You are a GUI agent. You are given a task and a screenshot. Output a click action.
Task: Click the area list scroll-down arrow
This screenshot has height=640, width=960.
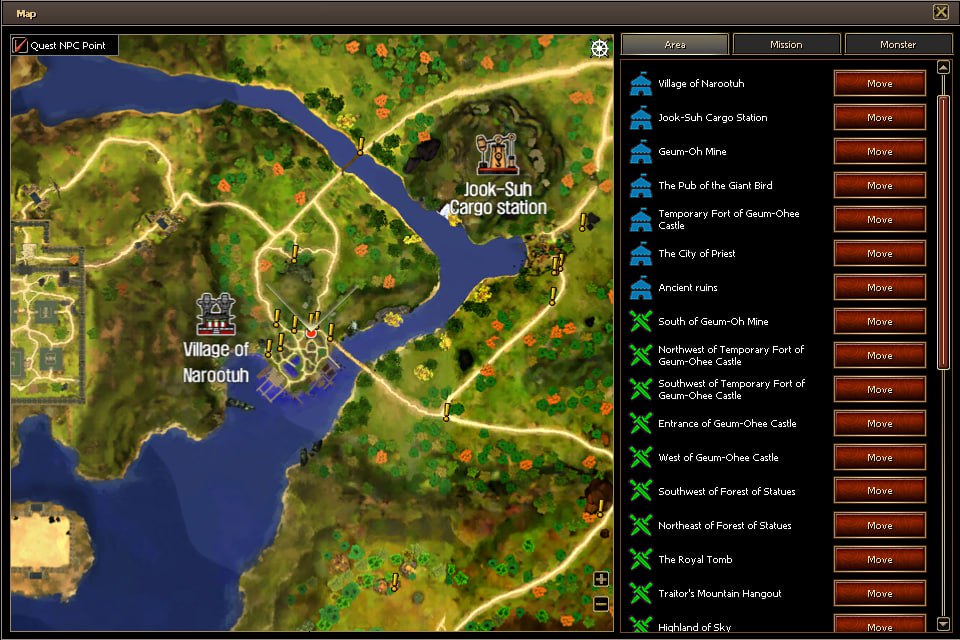pyautogui.click(x=943, y=623)
